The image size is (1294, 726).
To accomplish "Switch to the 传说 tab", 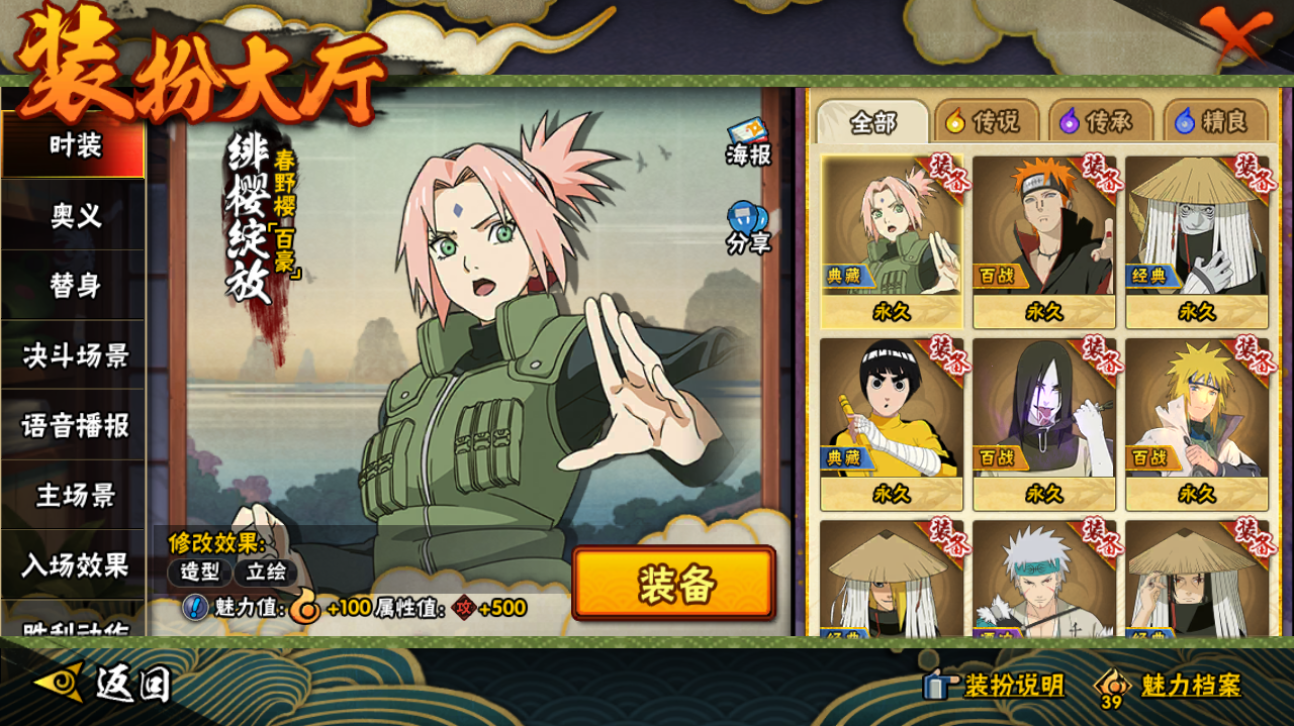I will tap(983, 122).
